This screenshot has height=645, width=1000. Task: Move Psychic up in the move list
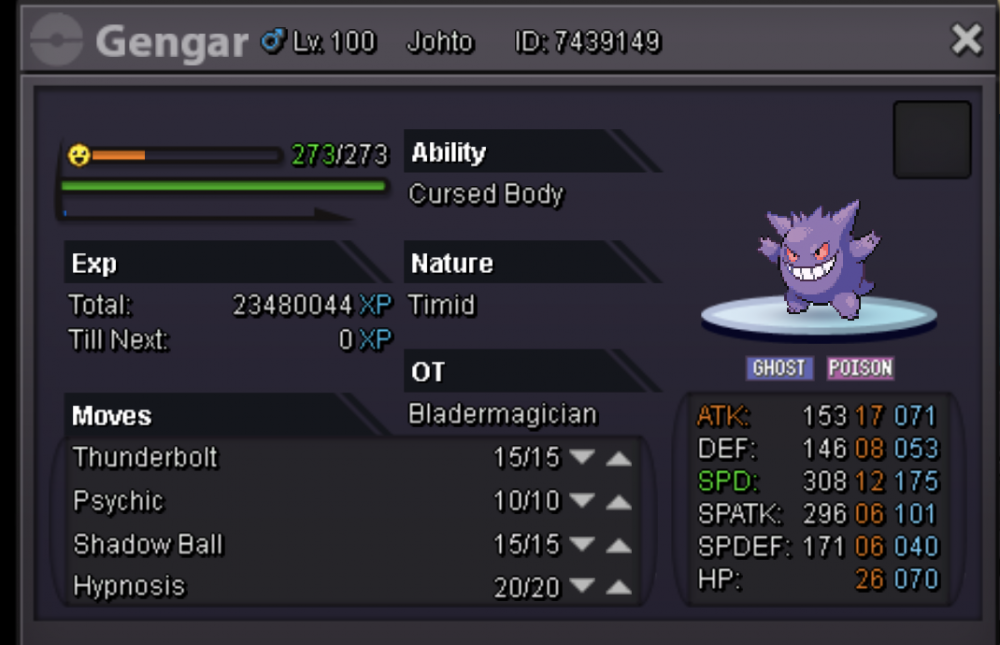(x=619, y=502)
